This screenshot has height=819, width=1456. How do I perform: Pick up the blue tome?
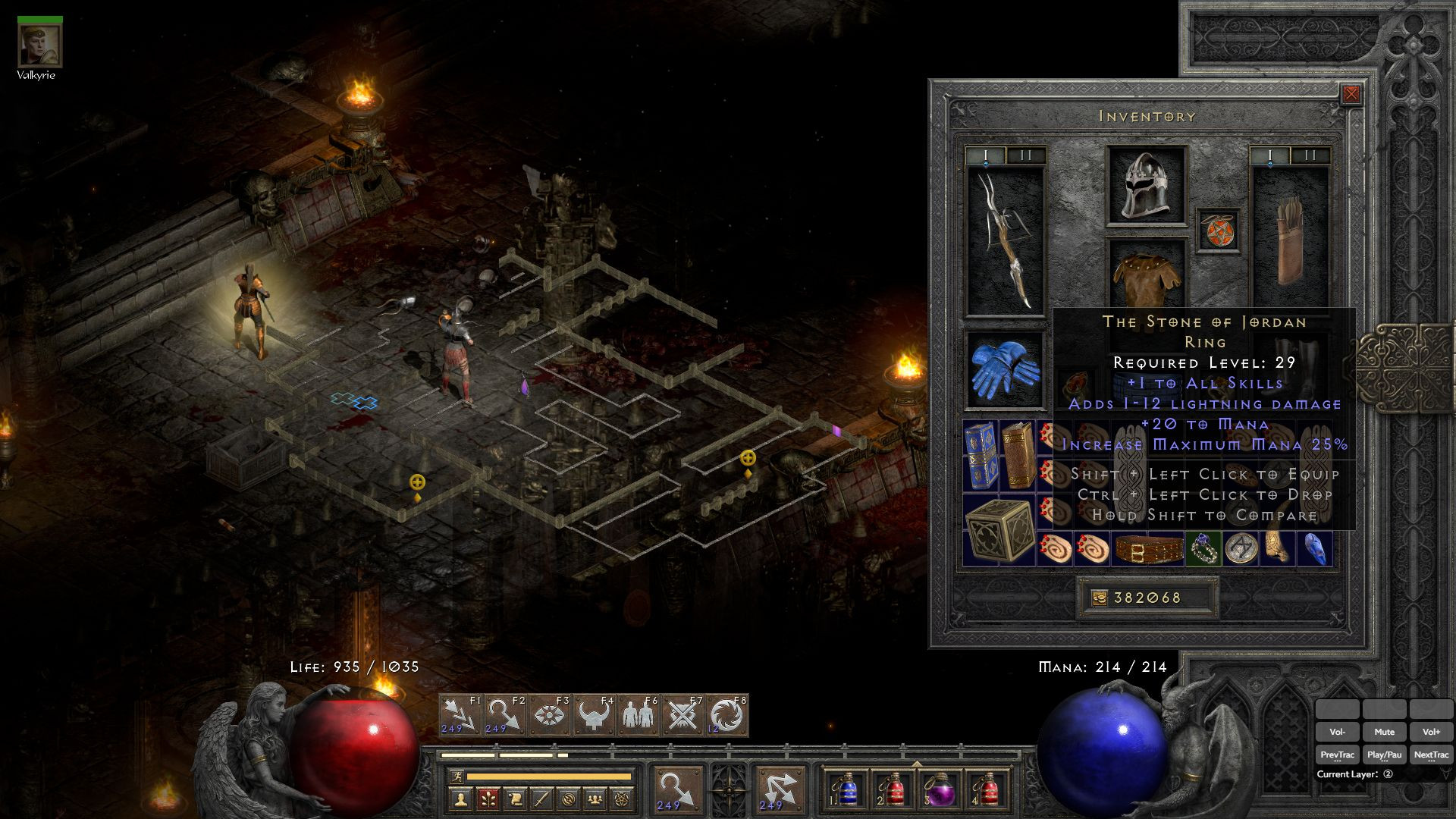981,455
